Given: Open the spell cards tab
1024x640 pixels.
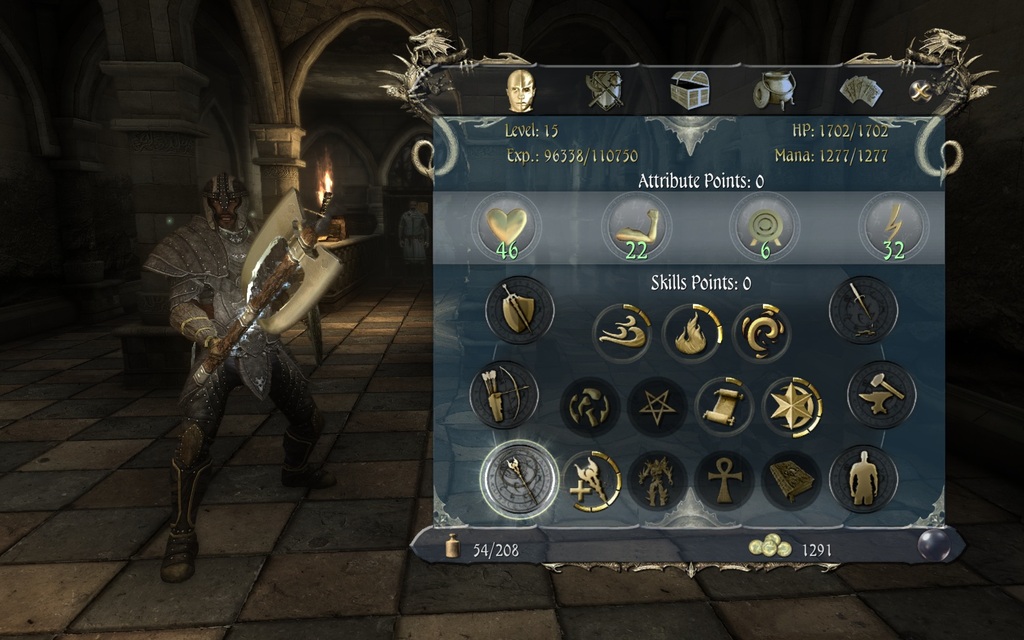Looking at the screenshot, I should pos(859,92).
